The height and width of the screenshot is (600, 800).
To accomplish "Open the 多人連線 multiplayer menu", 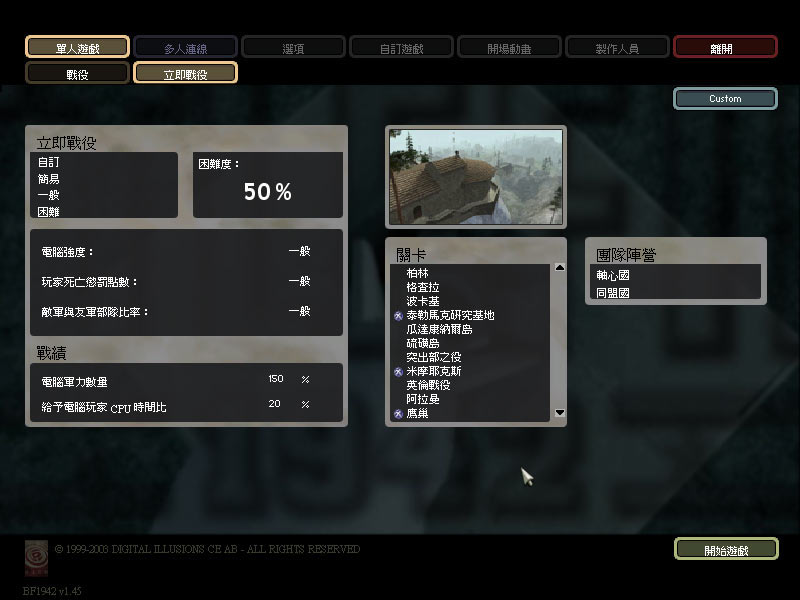I will click(x=185, y=47).
